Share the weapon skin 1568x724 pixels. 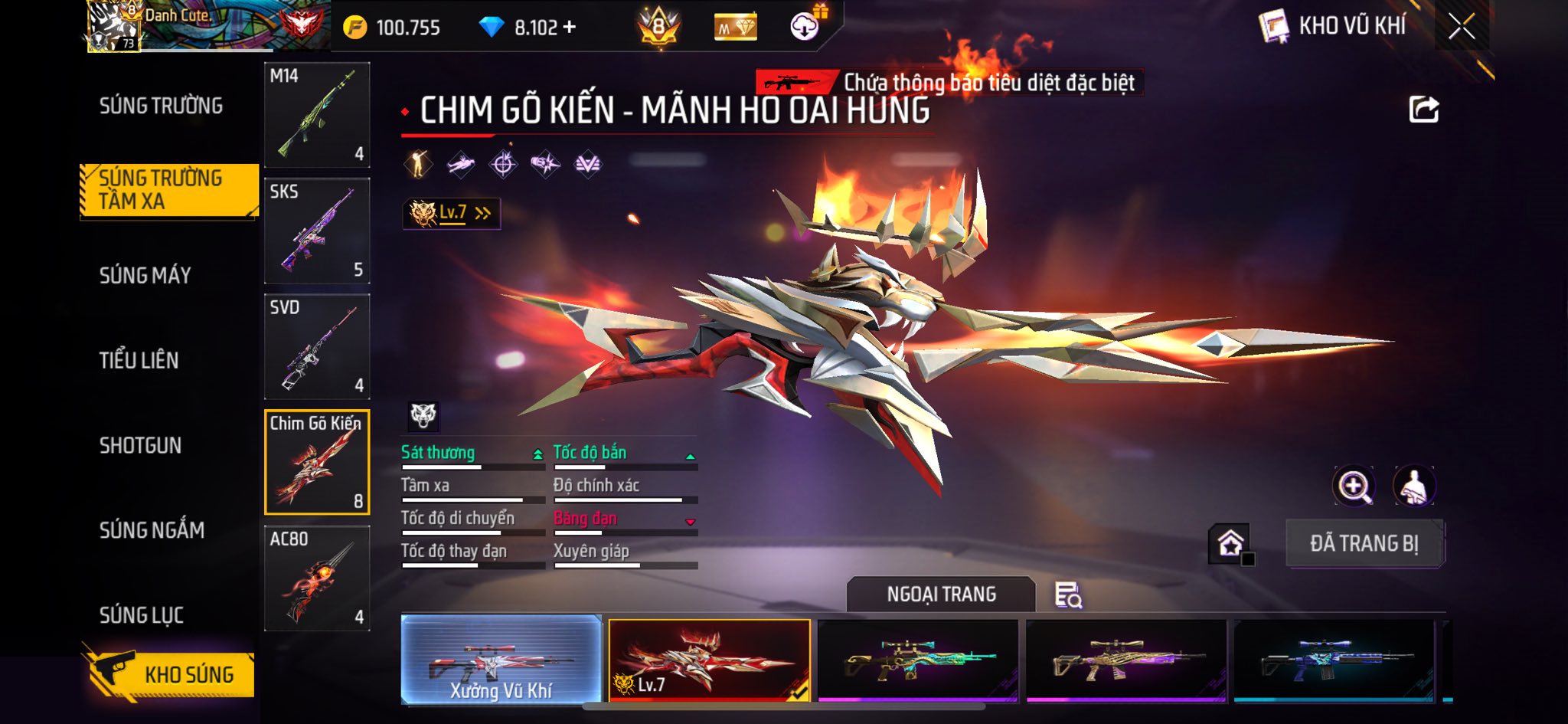click(1423, 110)
